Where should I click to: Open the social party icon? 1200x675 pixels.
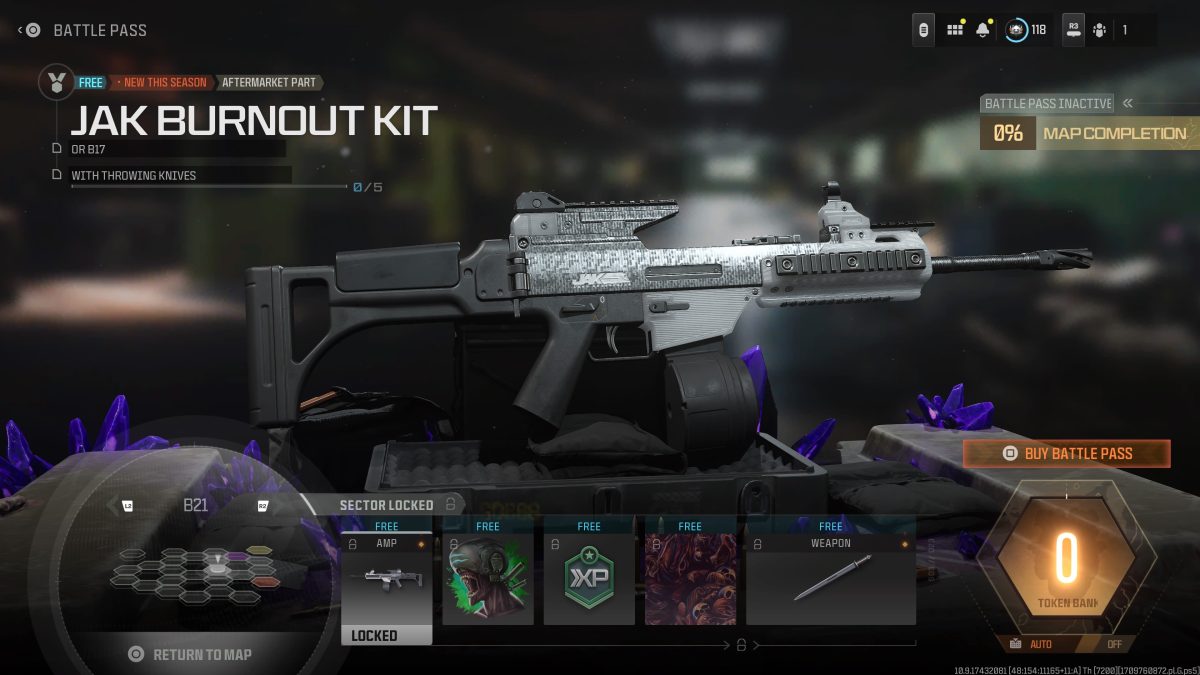(x=1100, y=30)
